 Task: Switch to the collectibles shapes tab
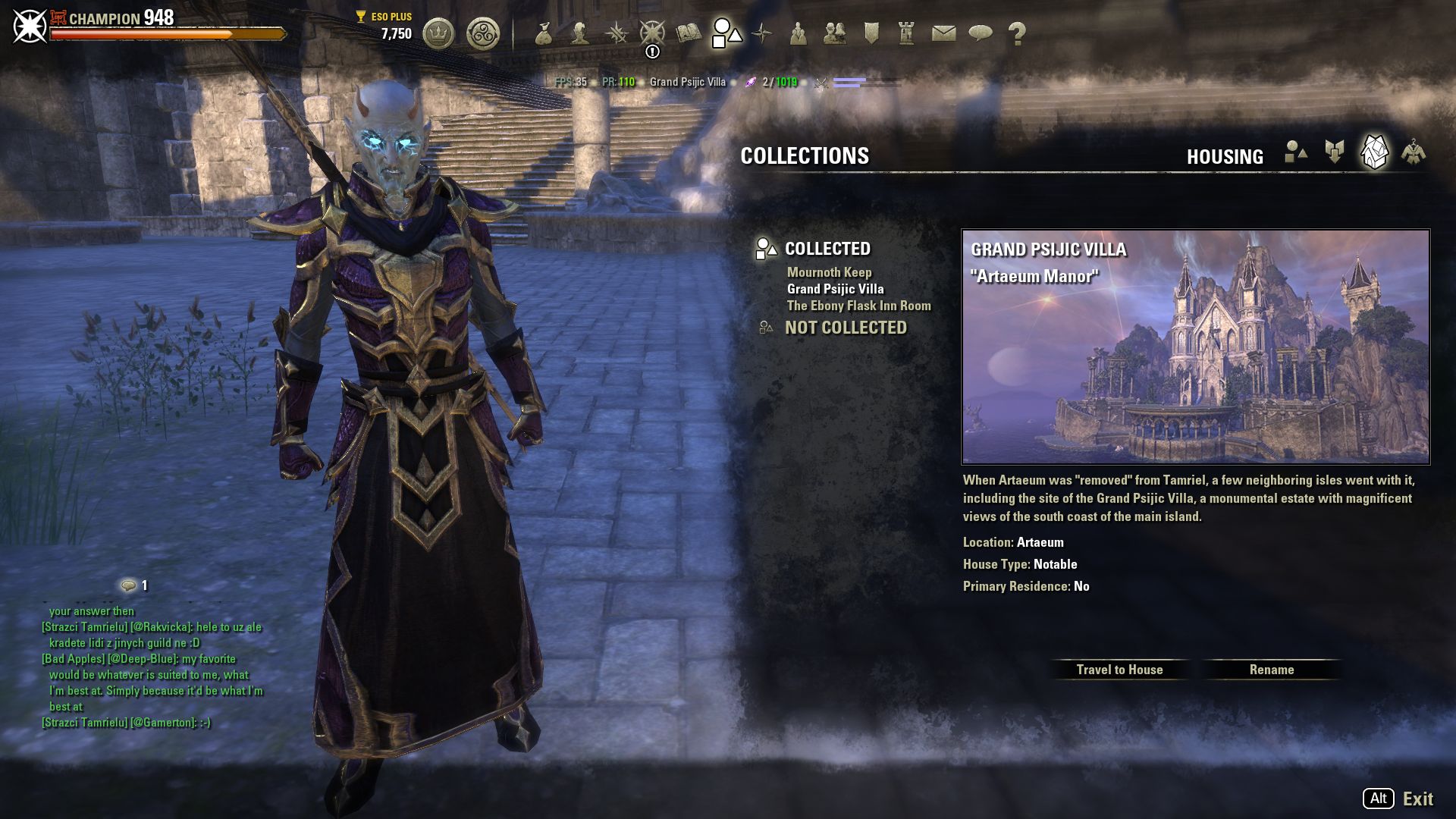coord(1296,152)
